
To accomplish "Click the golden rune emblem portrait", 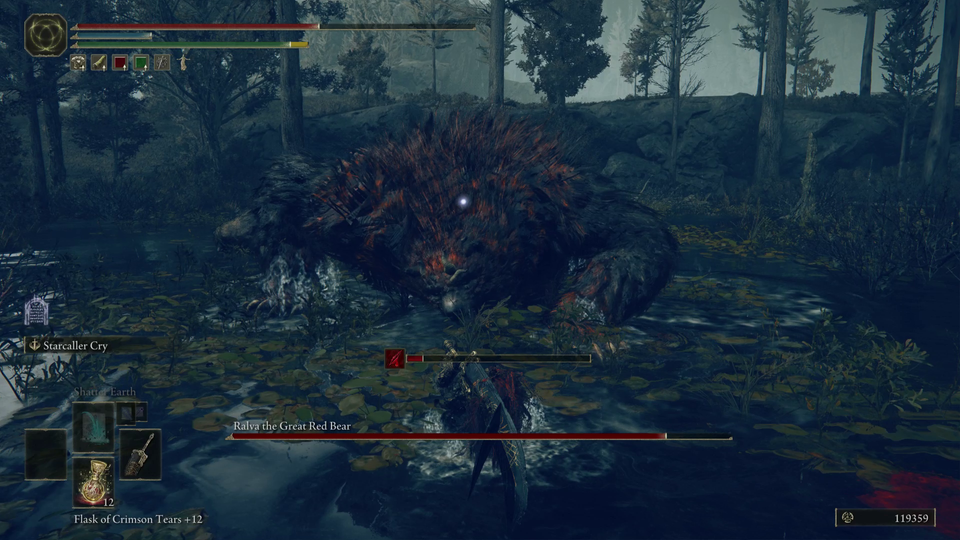I will (x=45, y=35).
